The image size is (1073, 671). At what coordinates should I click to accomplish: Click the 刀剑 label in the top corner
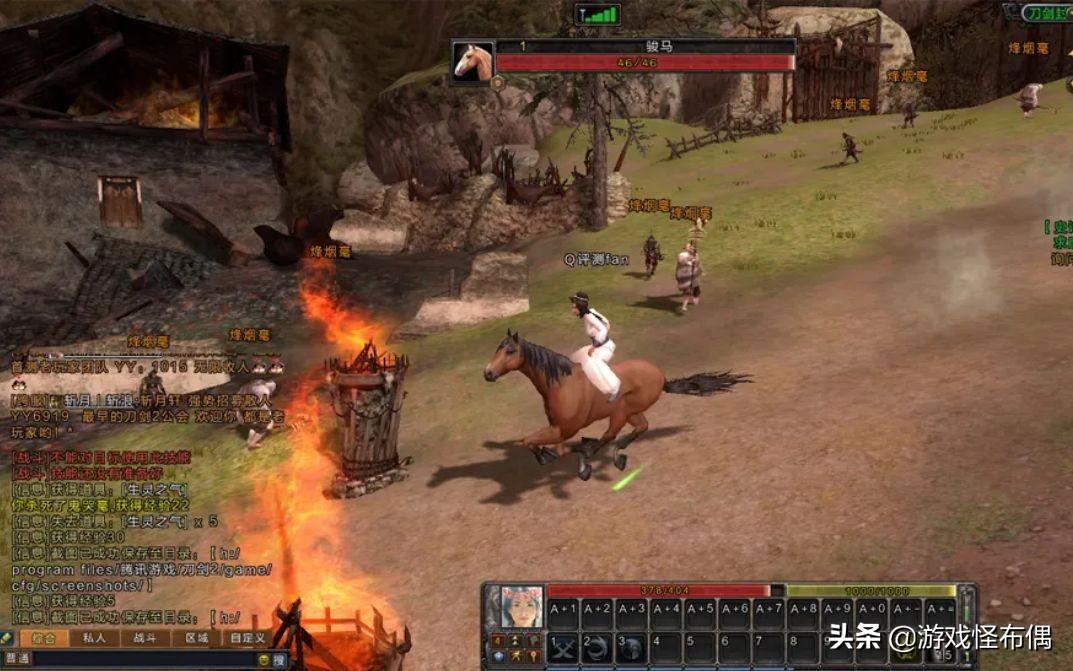pos(1047,13)
